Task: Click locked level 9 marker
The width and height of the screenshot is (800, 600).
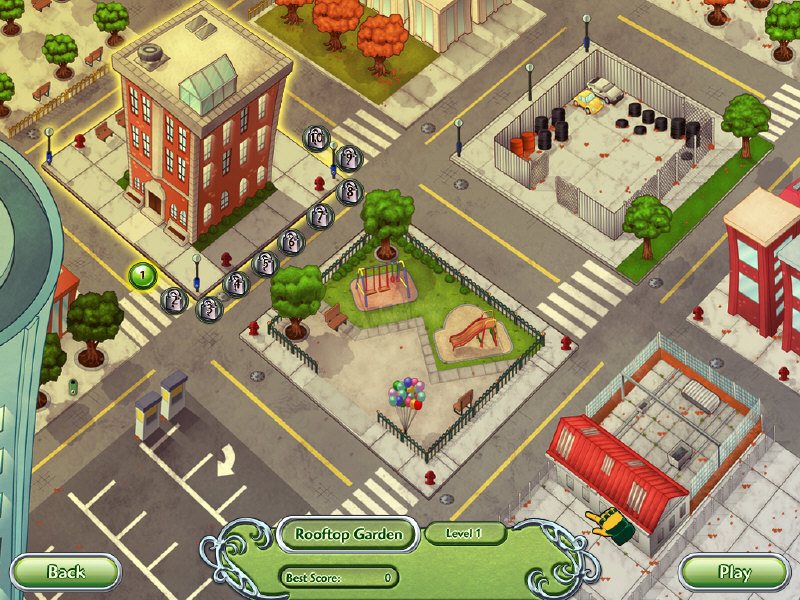Action: (349, 157)
